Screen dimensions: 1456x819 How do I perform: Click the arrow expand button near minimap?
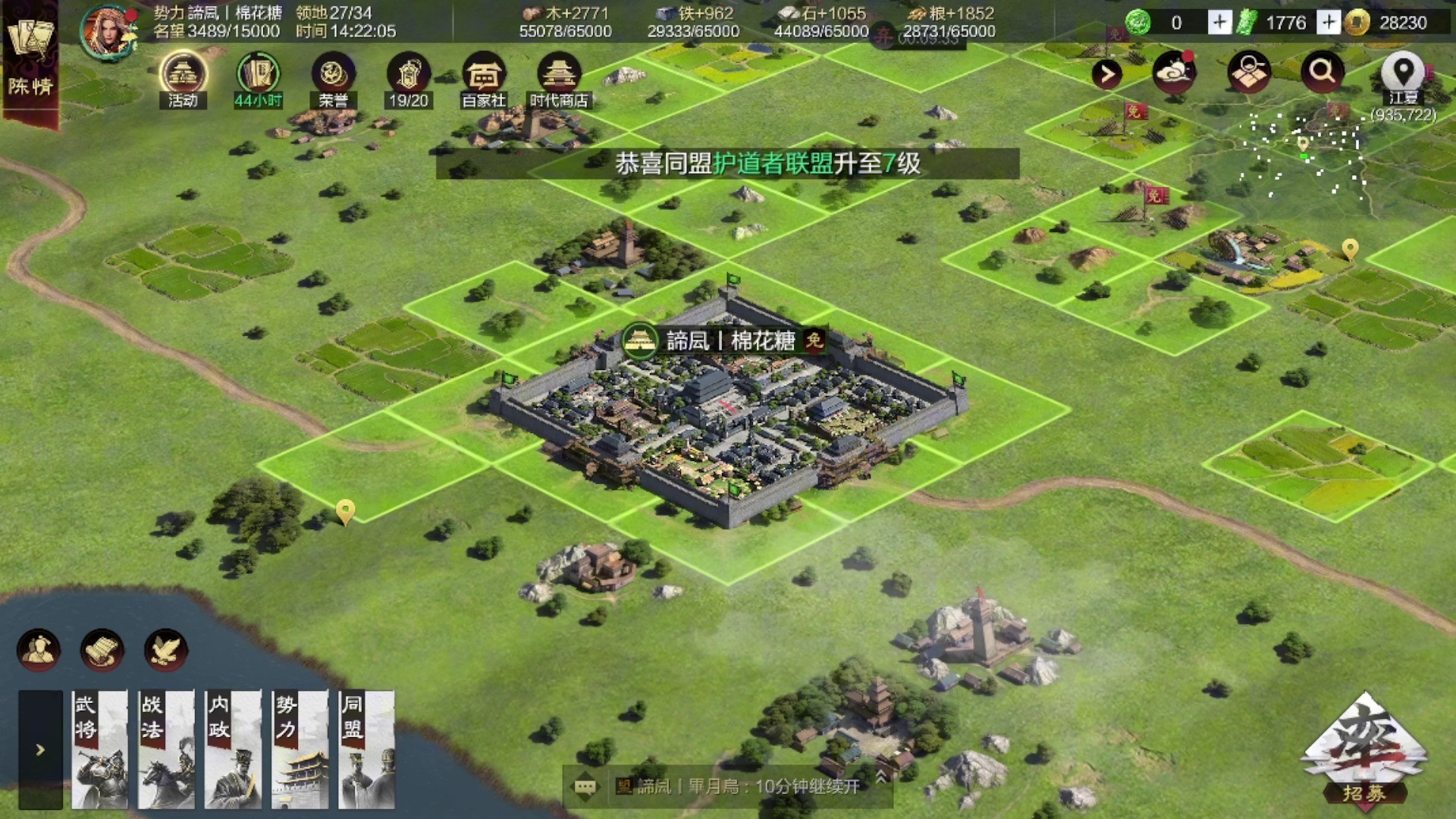(1106, 74)
